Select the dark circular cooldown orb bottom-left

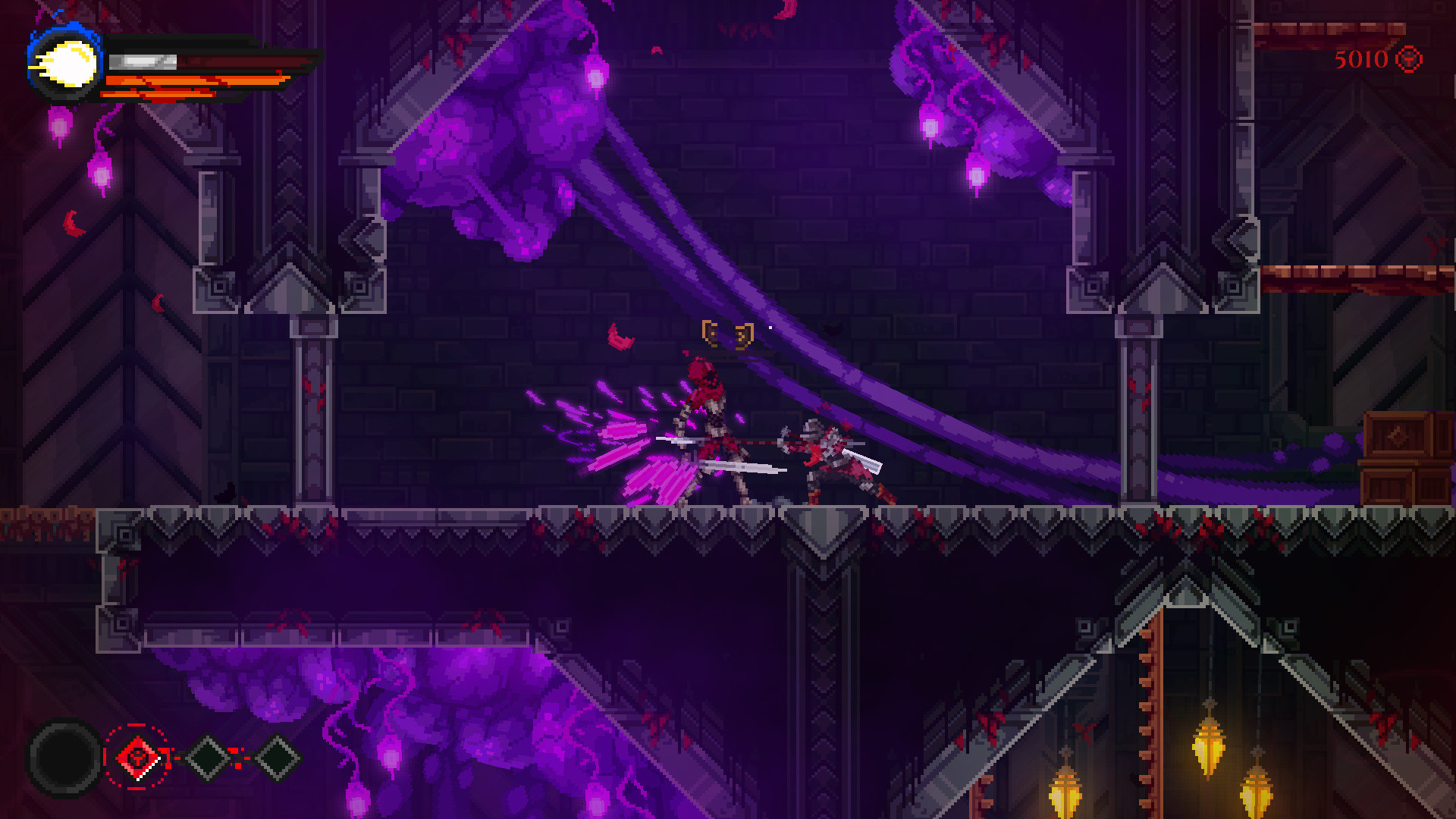(x=64, y=758)
